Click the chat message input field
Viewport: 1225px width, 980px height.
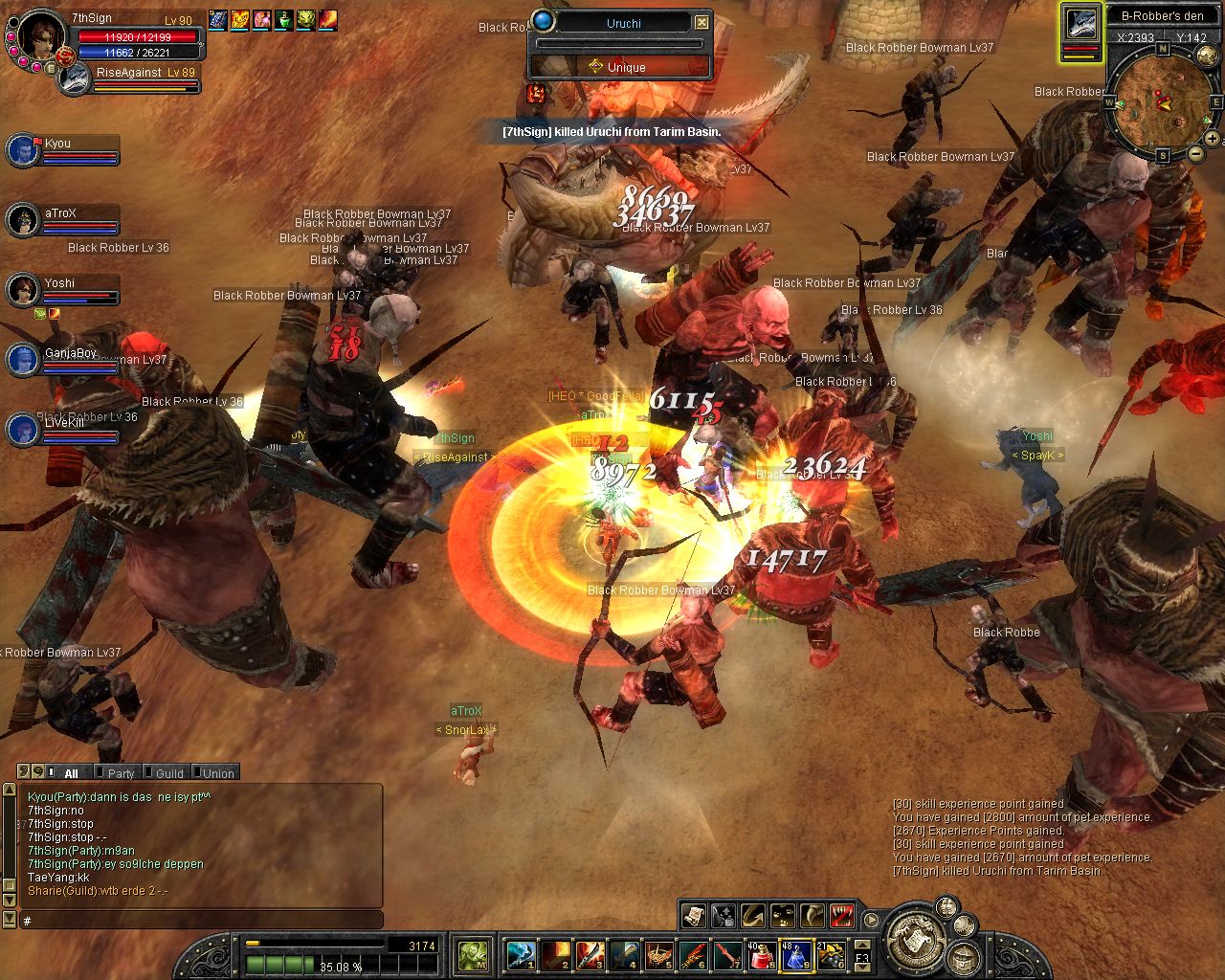[x=201, y=921]
